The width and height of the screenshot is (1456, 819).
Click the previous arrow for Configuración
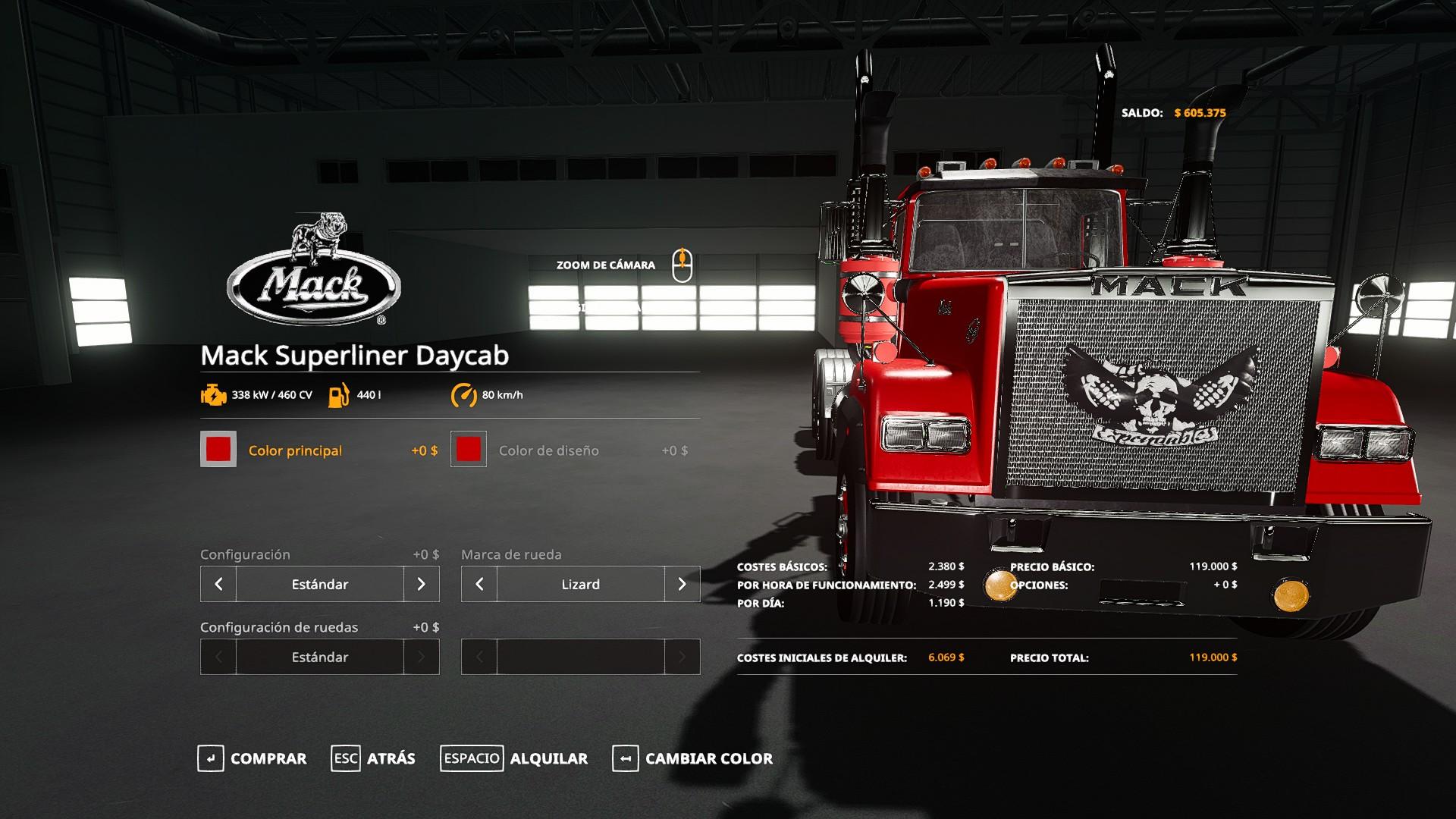point(218,584)
